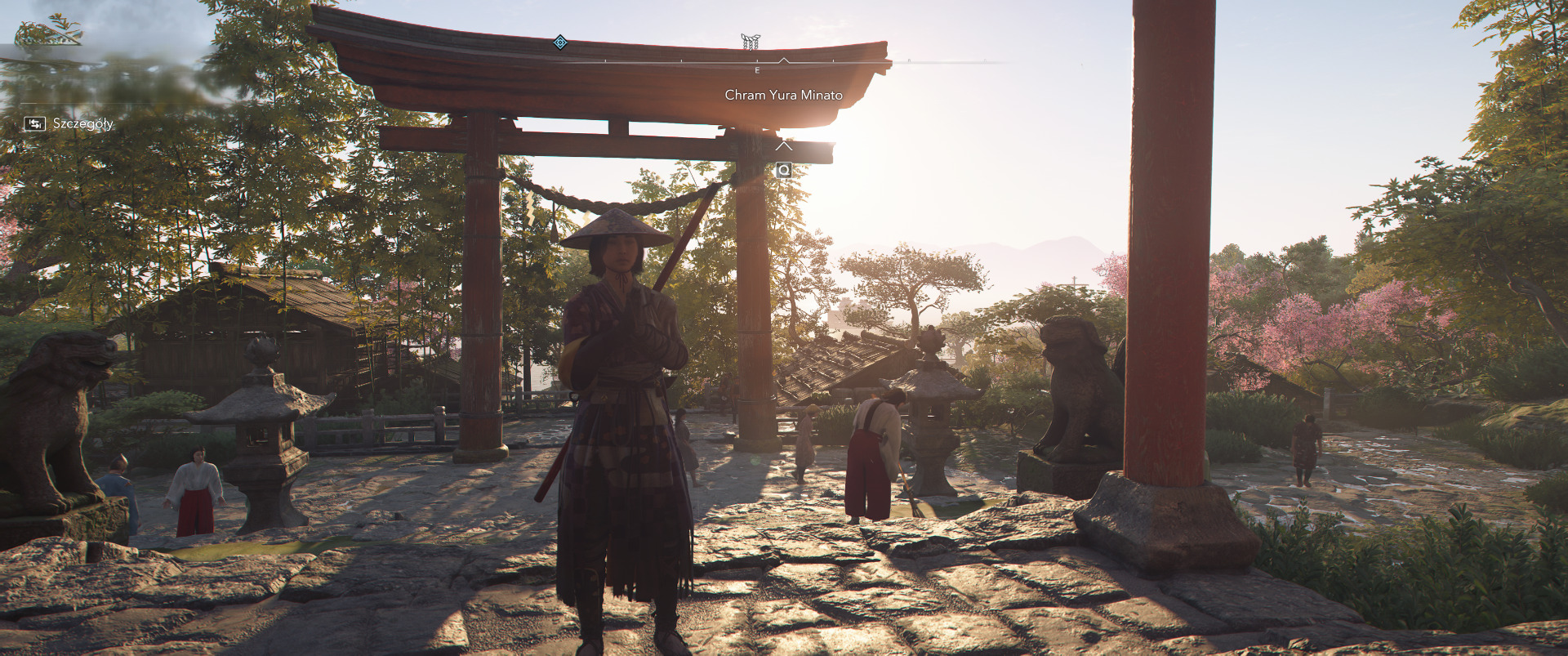
Task: Select the blue diamond objective marker on compass
Action: 559,42
